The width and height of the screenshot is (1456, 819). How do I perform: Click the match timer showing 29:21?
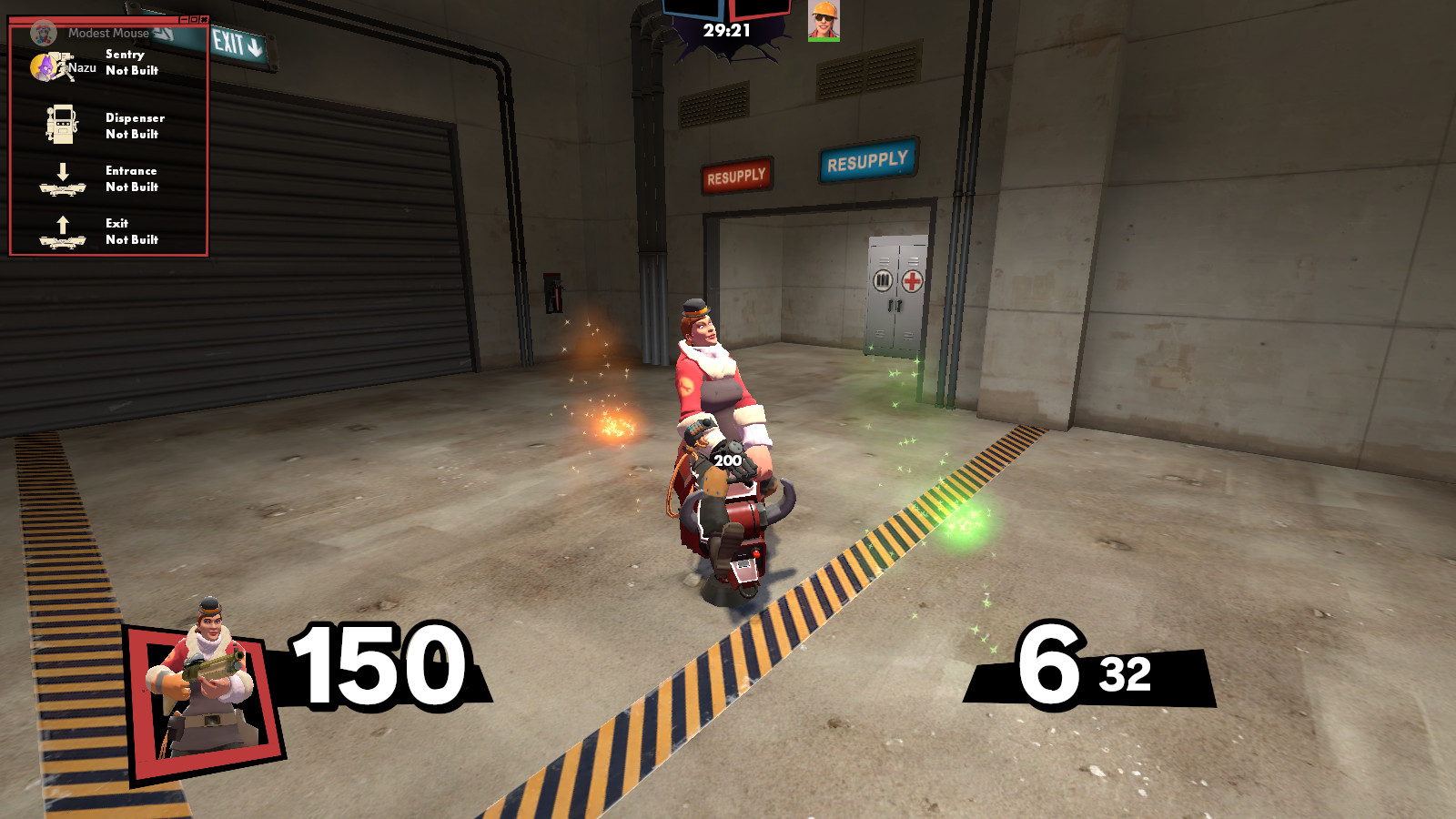click(x=727, y=29)
